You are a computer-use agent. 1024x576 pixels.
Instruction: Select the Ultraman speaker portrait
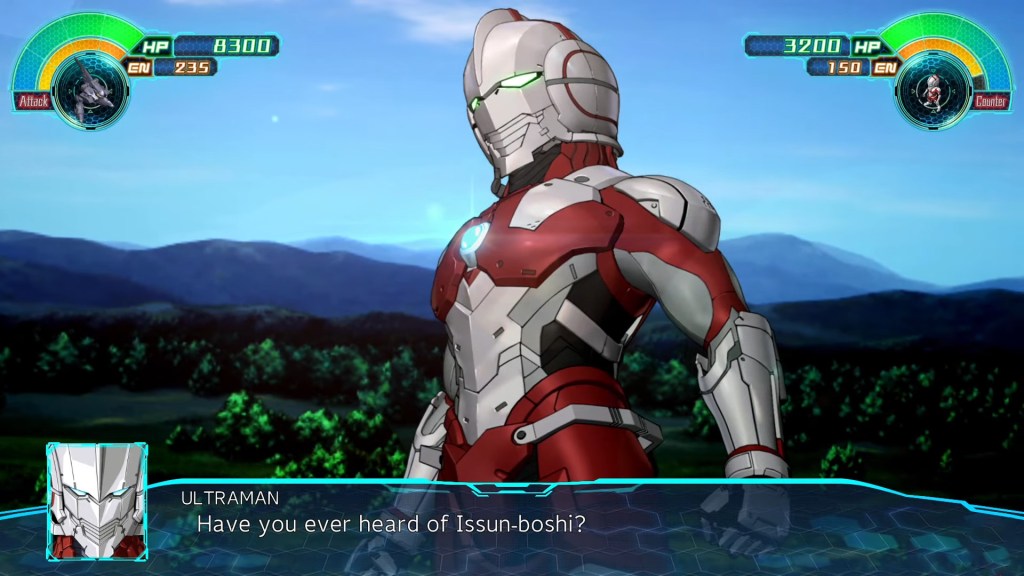(96, 500)
